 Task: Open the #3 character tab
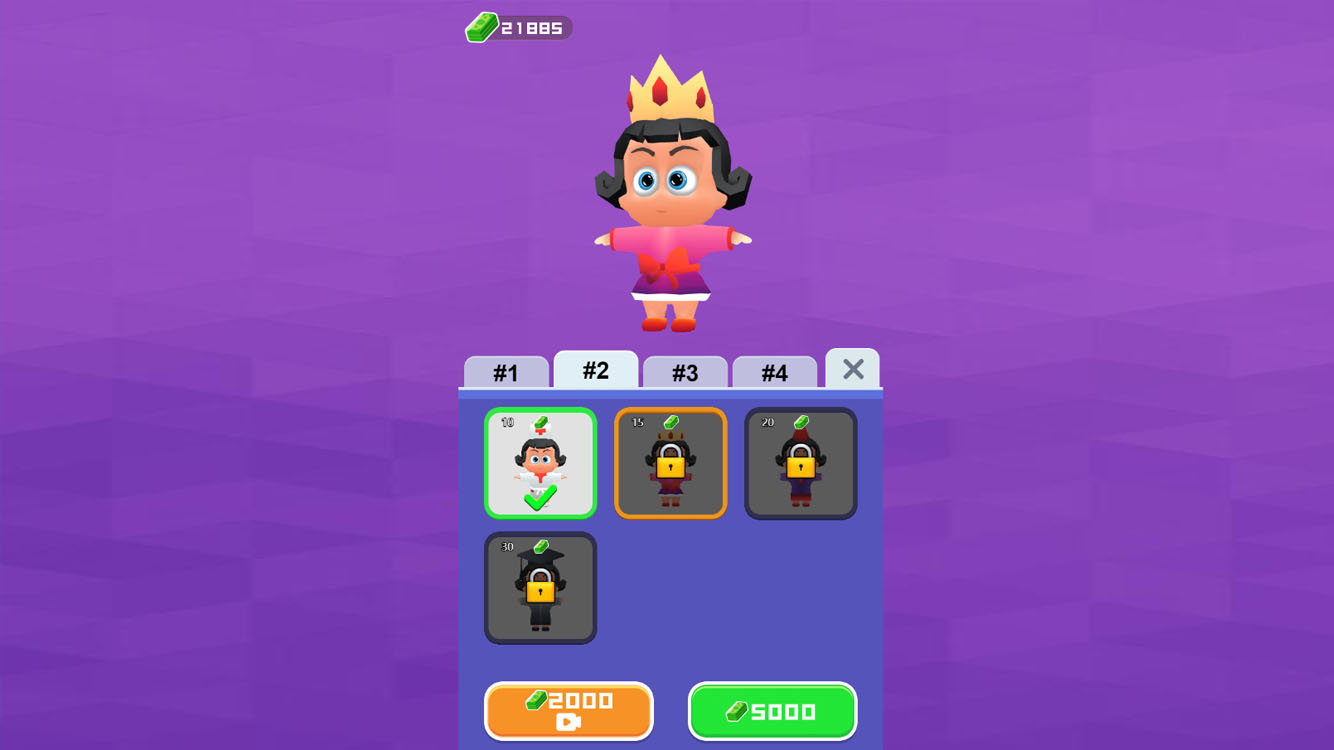(685, 372)
